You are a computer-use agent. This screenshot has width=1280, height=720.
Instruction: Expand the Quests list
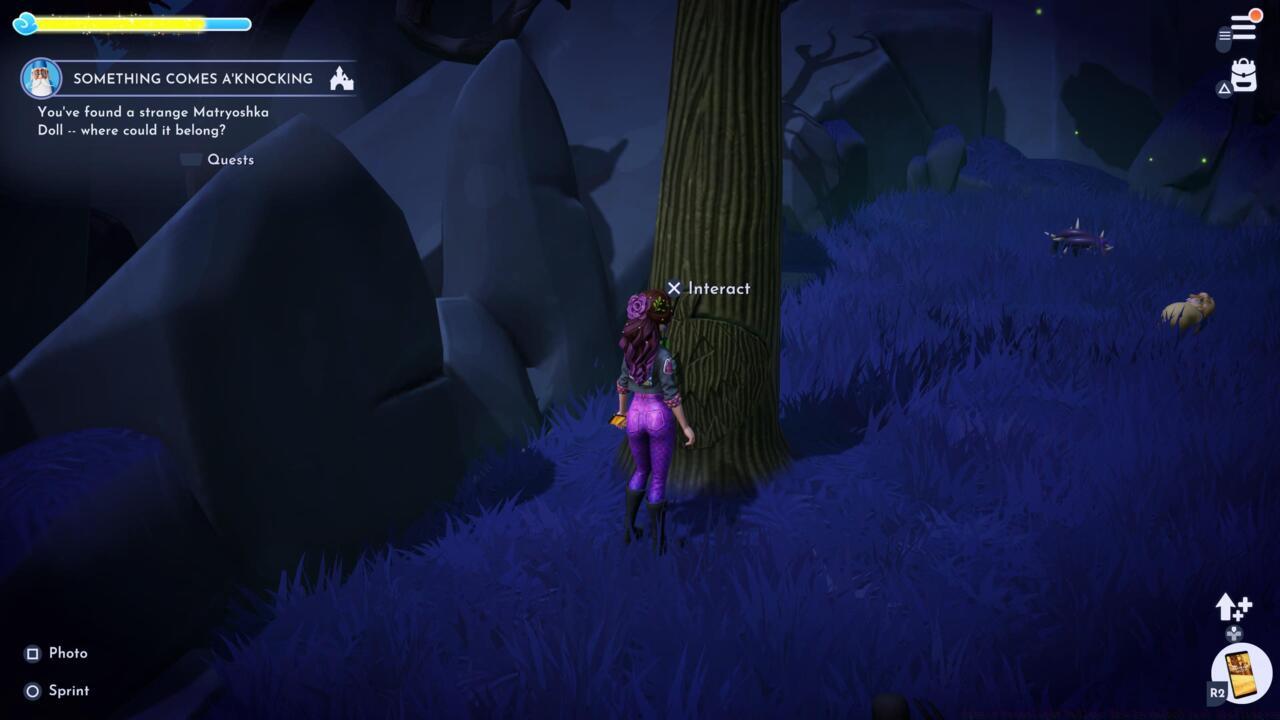pos(190,159)
